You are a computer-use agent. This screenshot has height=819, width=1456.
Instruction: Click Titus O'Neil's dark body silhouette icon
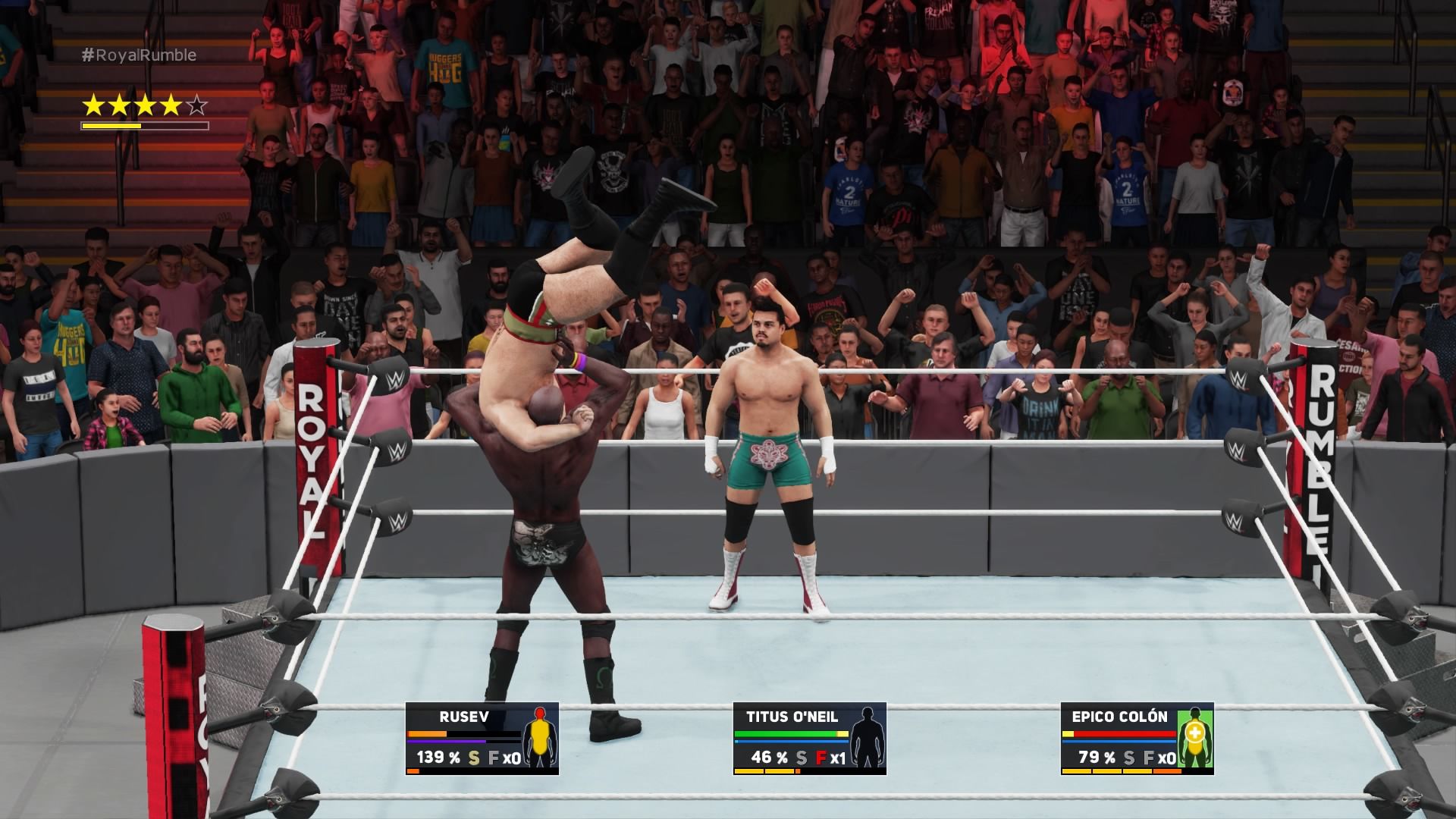point(868,738)
